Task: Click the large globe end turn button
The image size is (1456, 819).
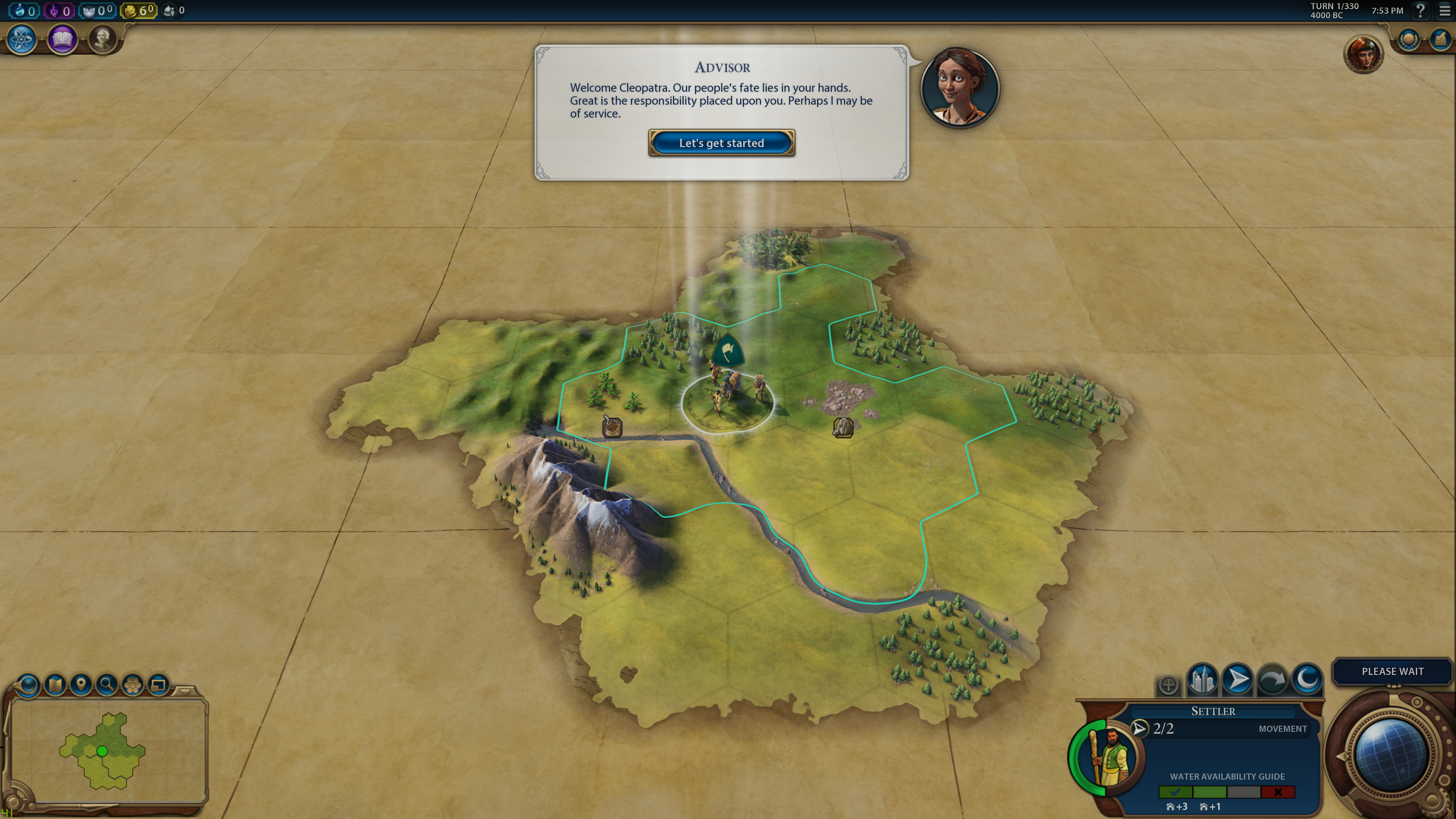Action: tap(1390, 755)
